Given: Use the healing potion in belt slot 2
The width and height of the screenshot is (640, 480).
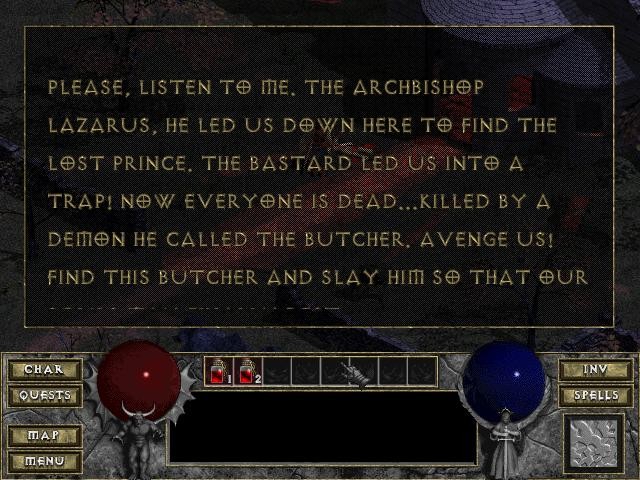Looking at the screenshot, I should click(x=247, y=372).
